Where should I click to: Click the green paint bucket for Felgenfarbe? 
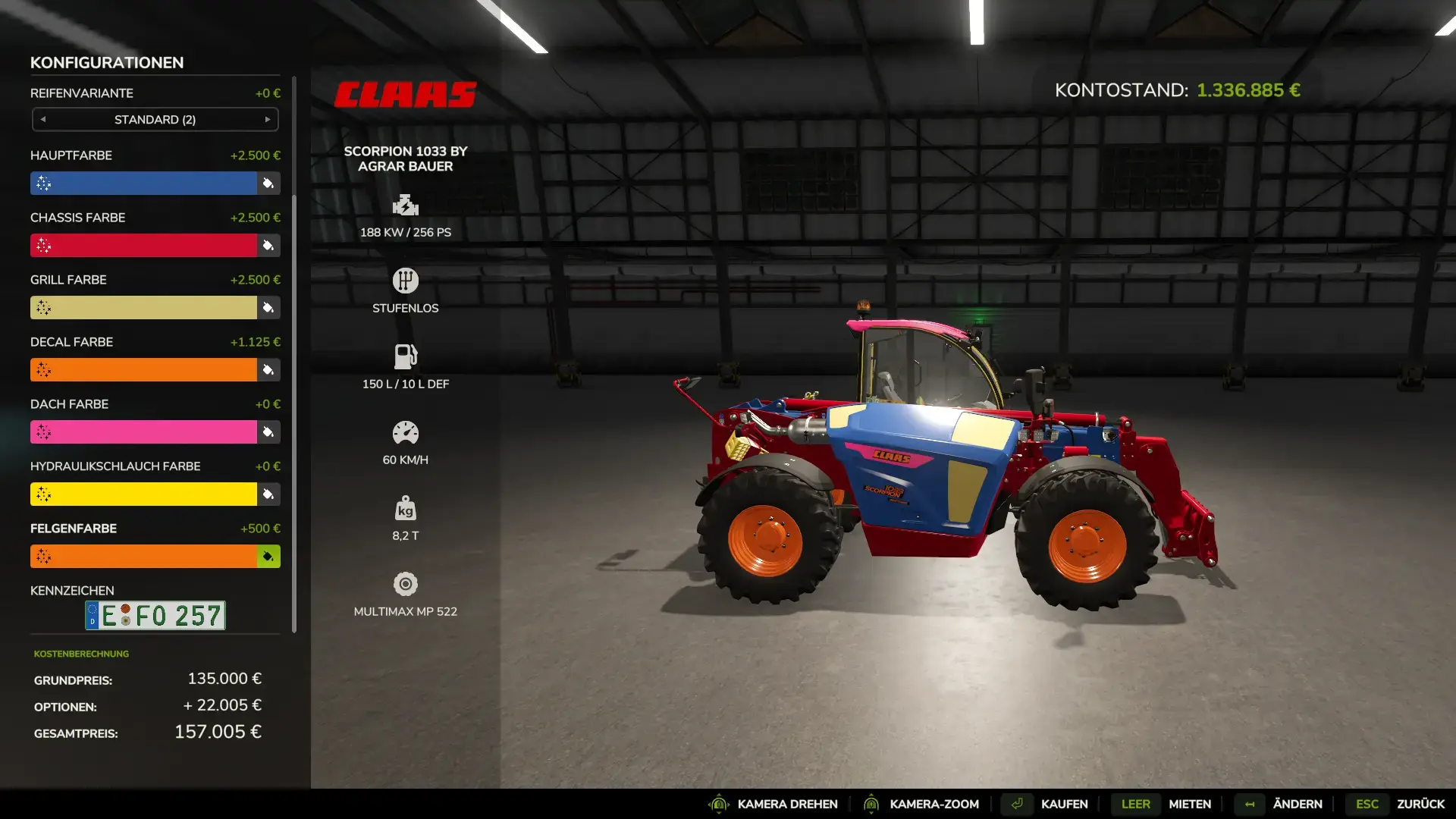[x=268, y=557]
